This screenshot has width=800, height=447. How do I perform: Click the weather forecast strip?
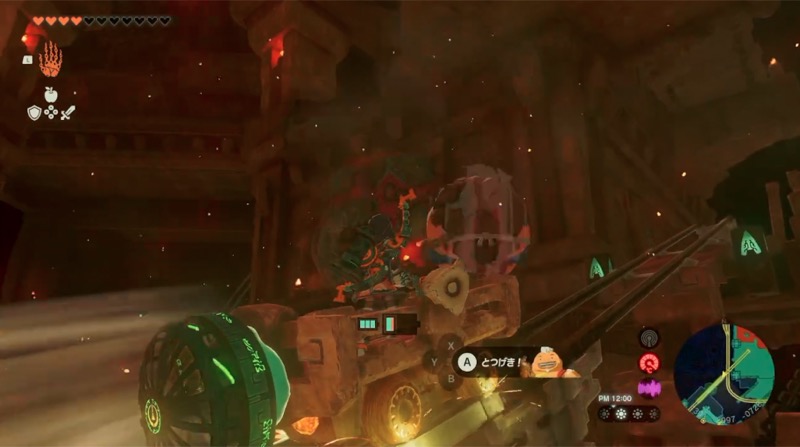(629, 413)
